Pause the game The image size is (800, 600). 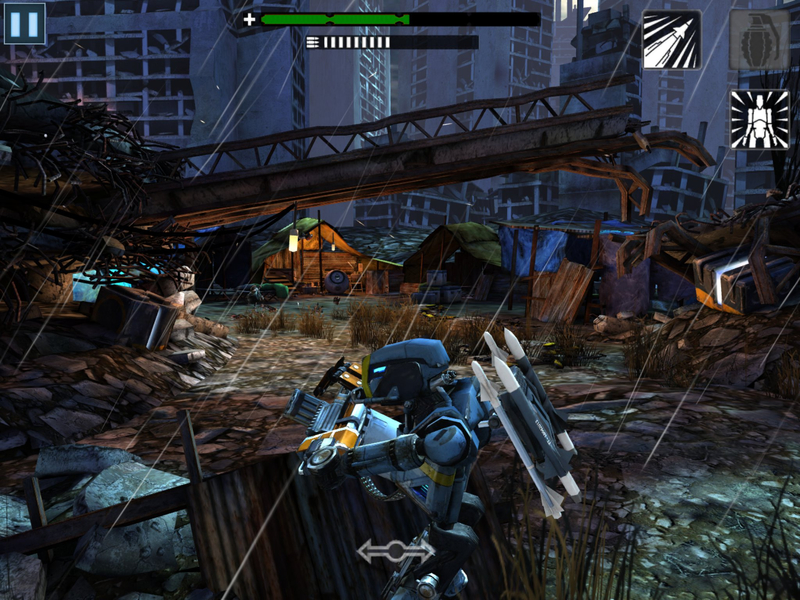[x=25, y=23]
